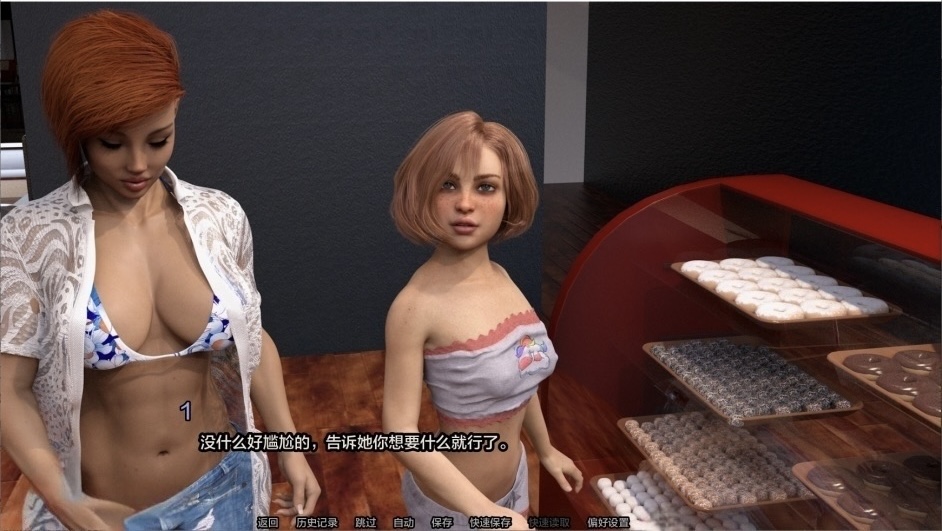Choose 快速保存 quick save

(490, 522)
